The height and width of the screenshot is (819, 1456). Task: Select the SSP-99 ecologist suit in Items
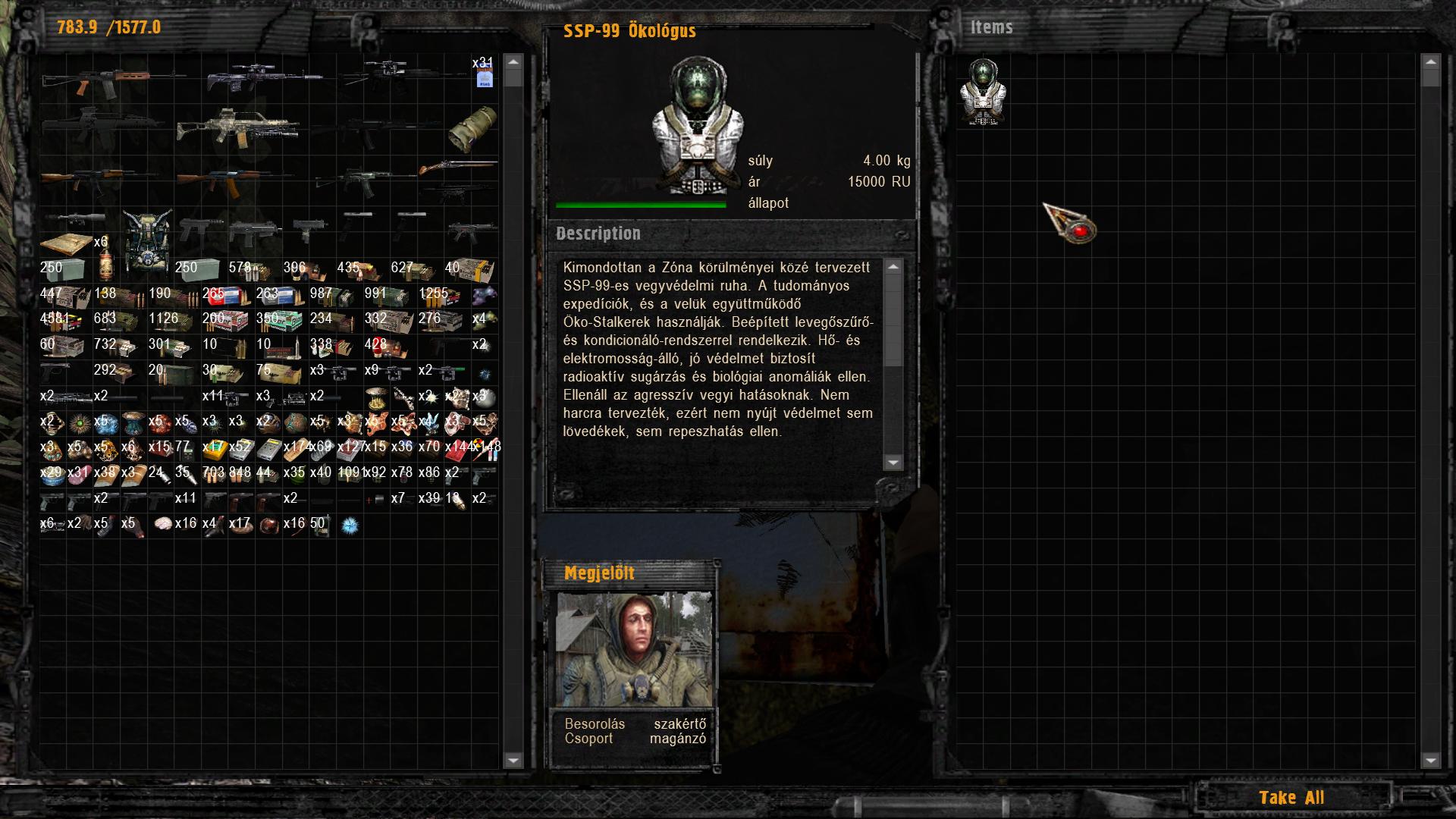point(983,91)
